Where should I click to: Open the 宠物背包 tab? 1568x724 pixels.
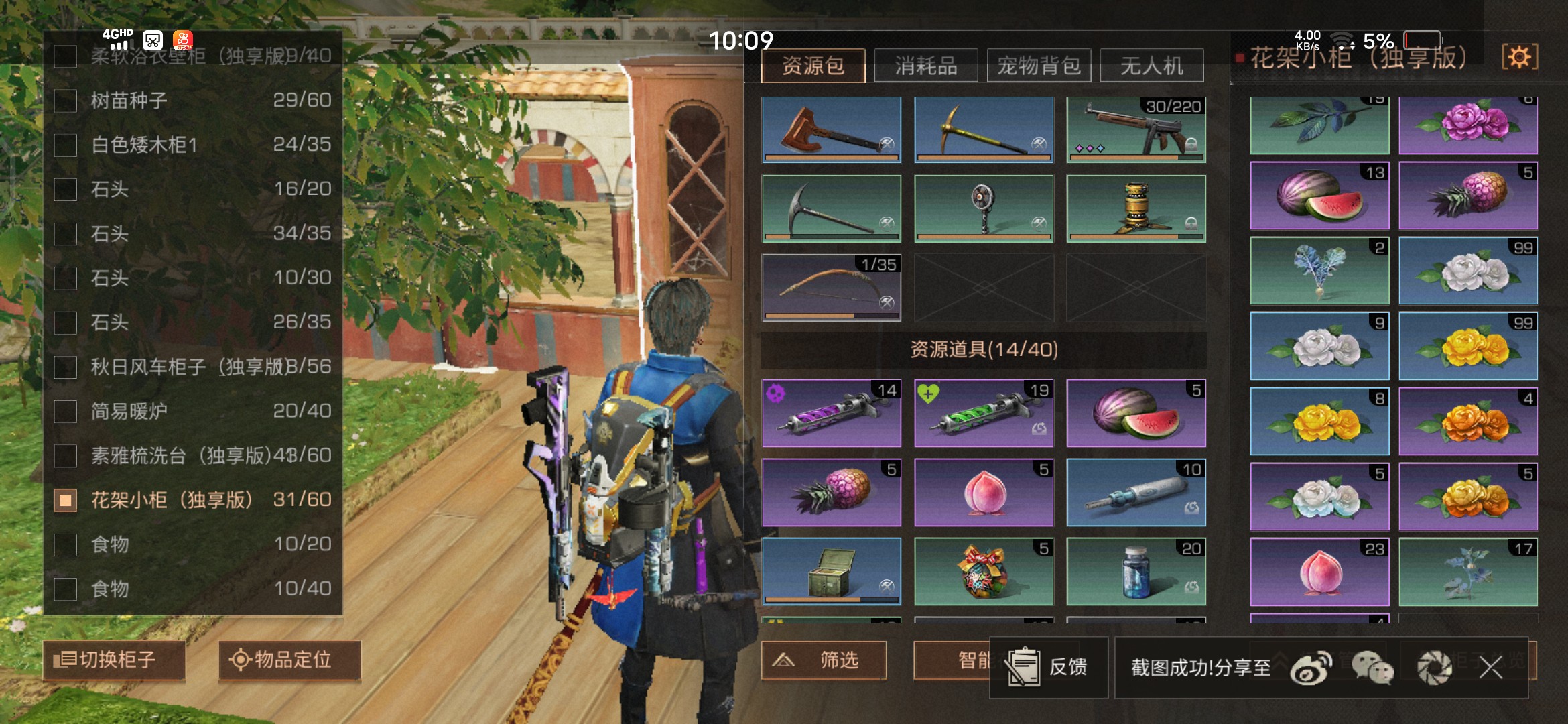(1039, 66)
